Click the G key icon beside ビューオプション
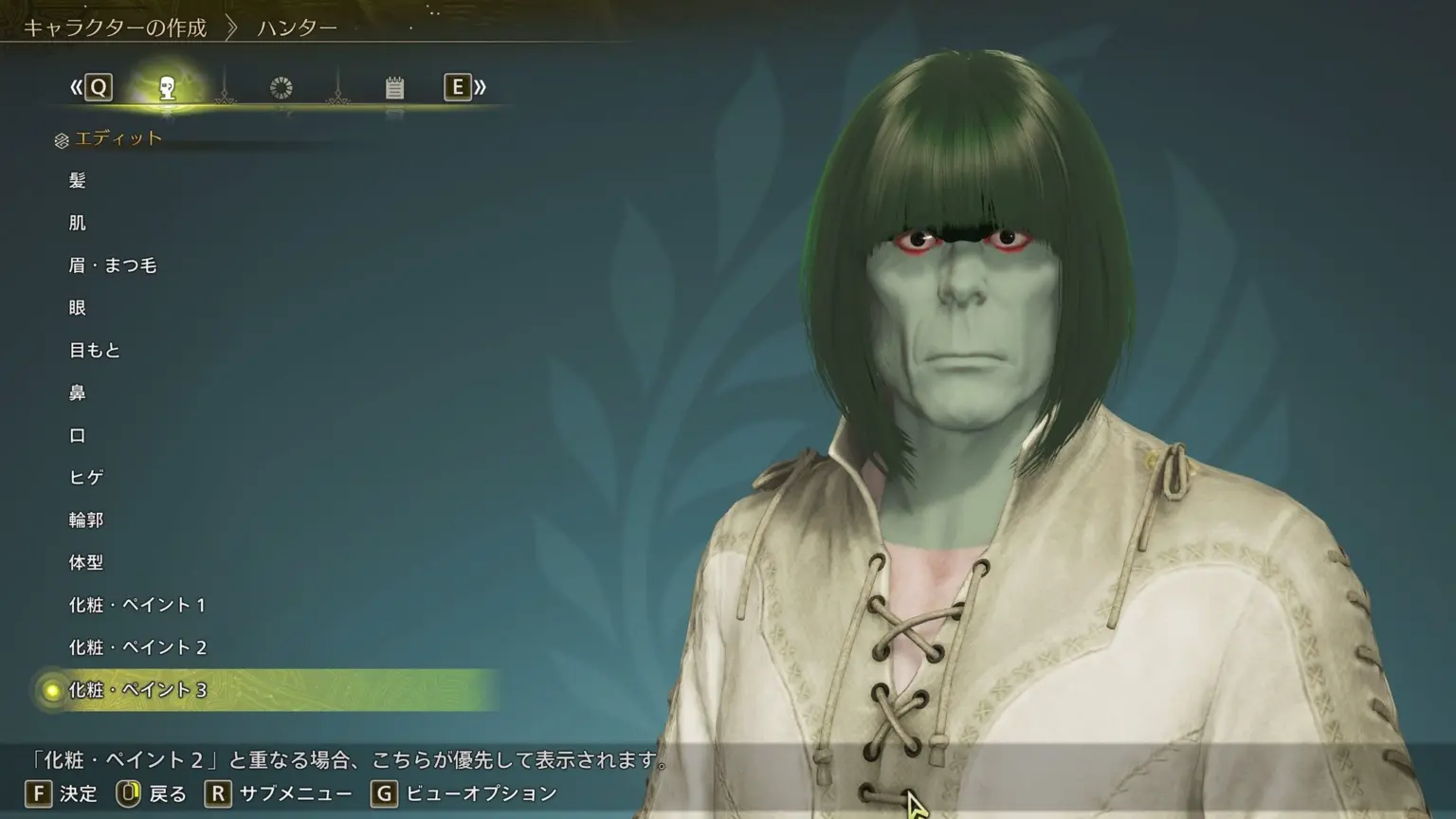The height and width of the screenshot is (819, 1456). tap(383, 794)
